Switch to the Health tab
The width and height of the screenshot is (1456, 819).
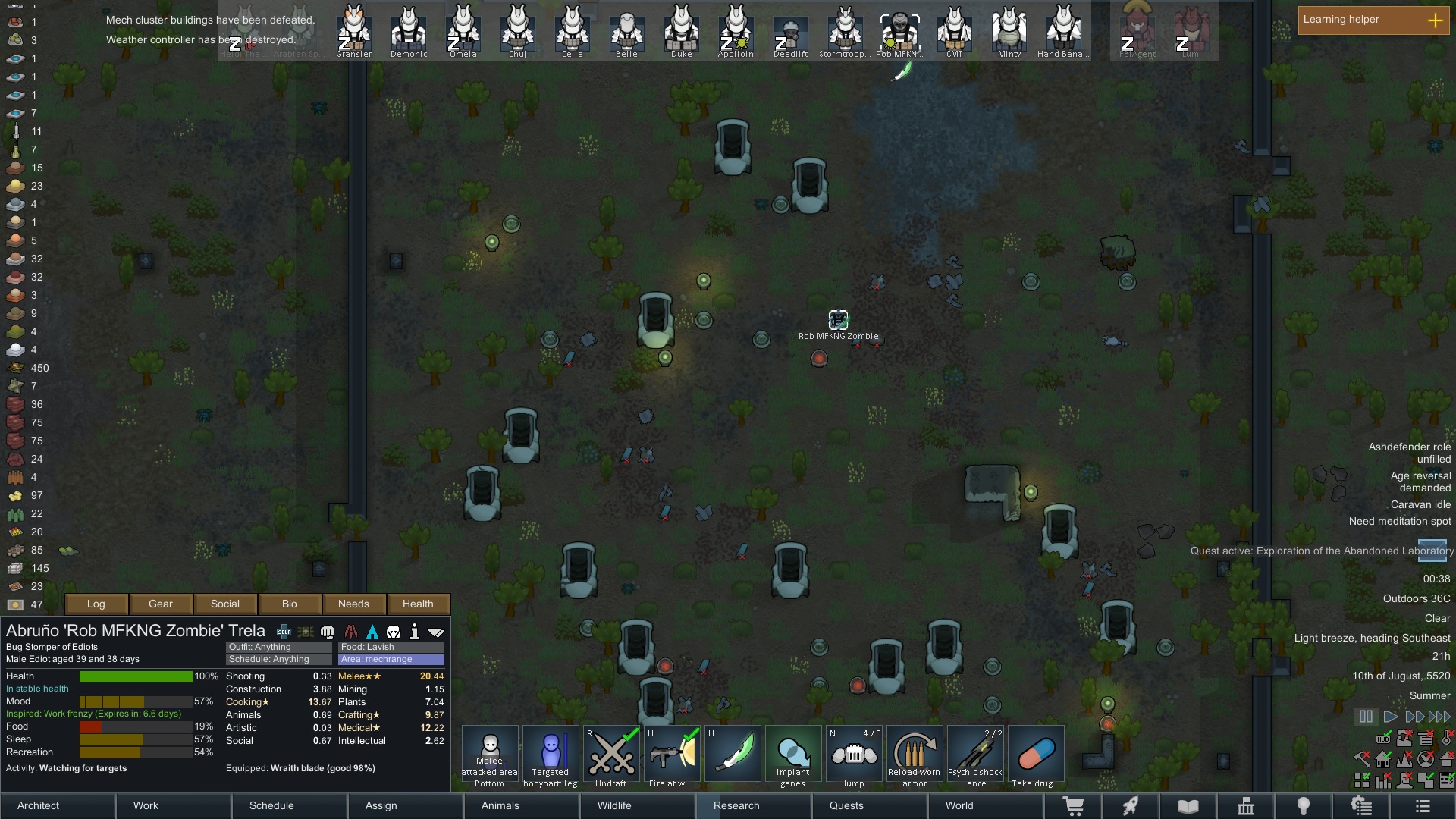click(x=418, y=604)
